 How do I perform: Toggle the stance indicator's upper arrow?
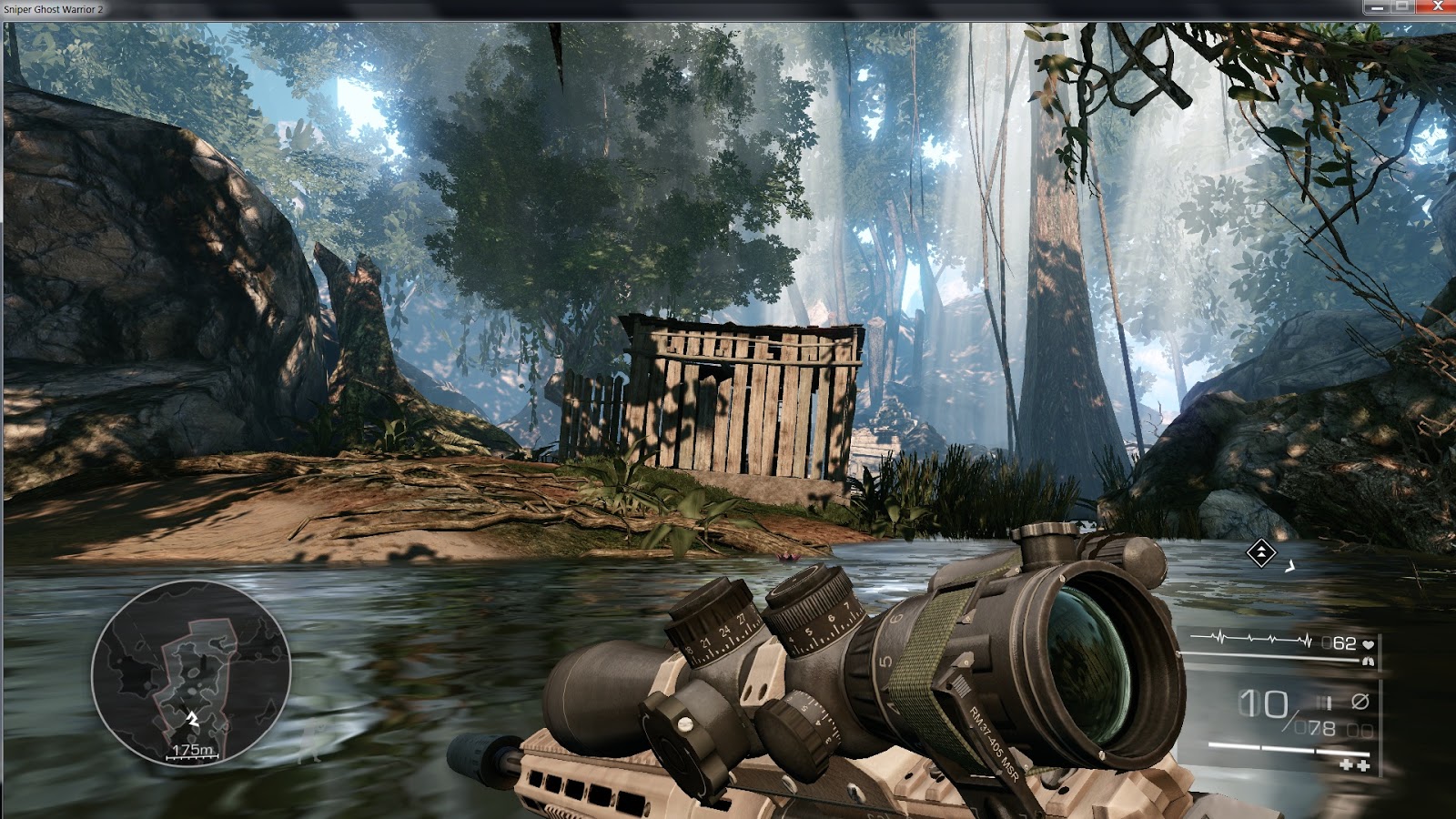1261,547
